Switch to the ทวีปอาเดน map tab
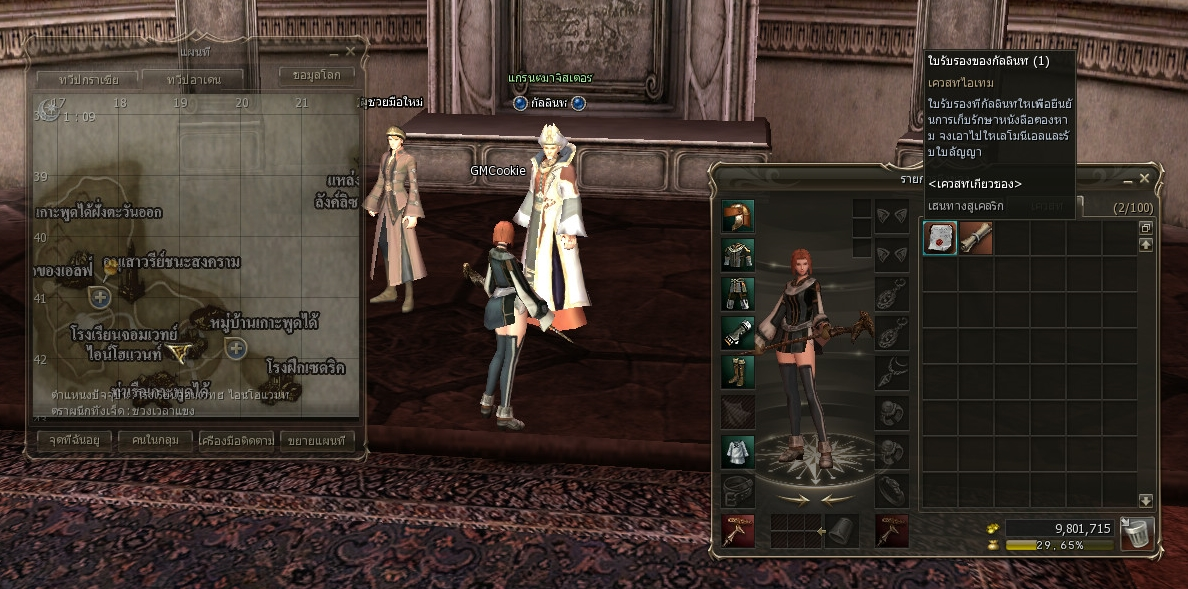The width and height of the screenshot is (1188, 589). click(x=193, y=79)
